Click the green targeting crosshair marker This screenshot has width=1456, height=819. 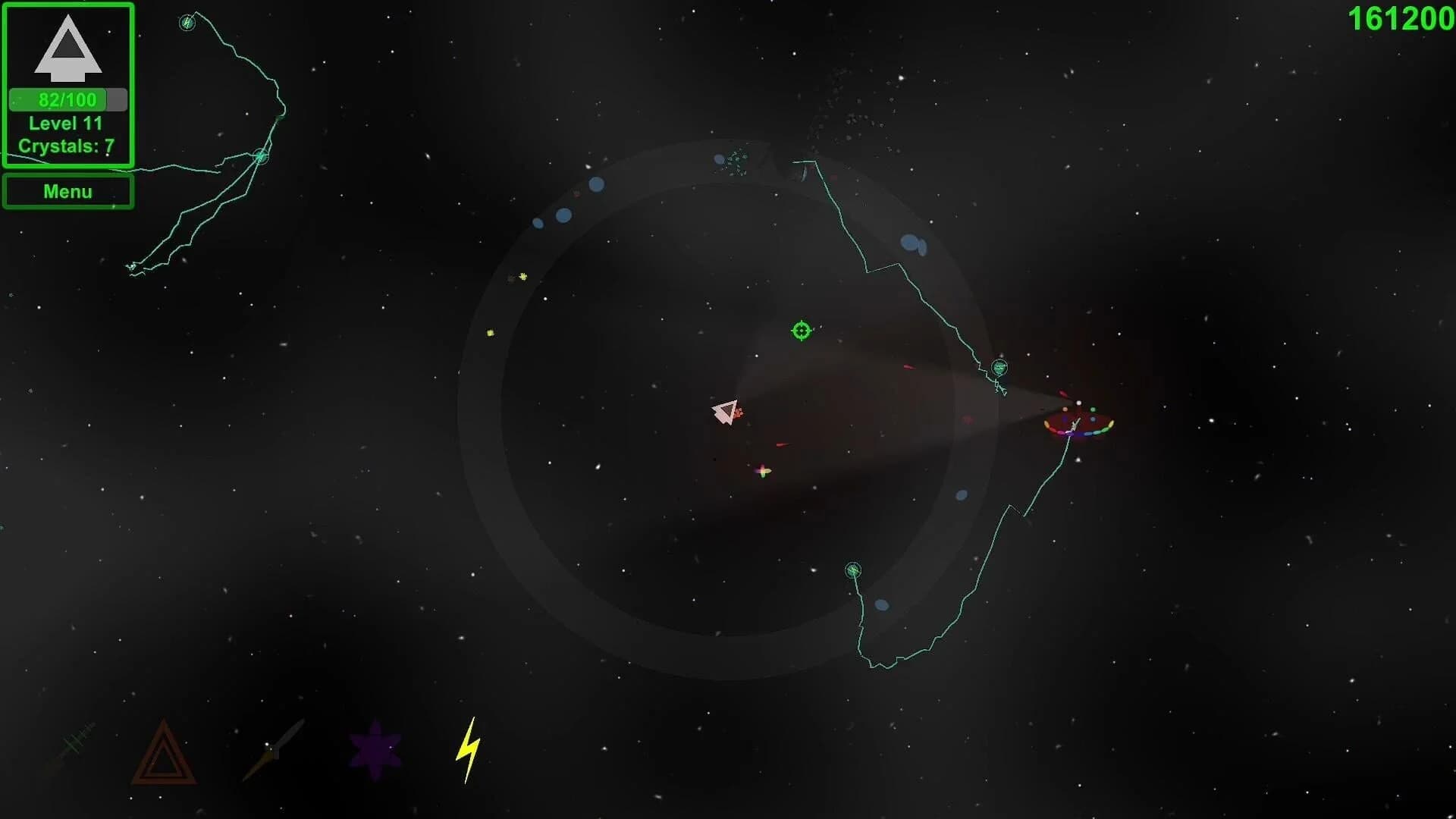[800, 331]
